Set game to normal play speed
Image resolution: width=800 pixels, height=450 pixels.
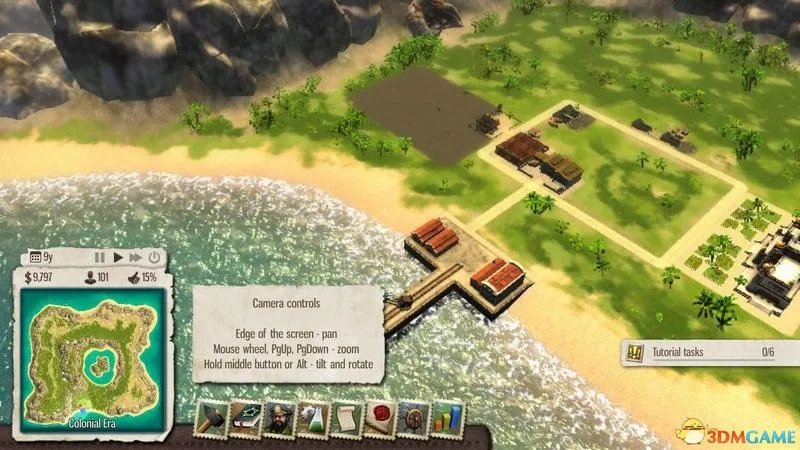click(x=118, y=257)
